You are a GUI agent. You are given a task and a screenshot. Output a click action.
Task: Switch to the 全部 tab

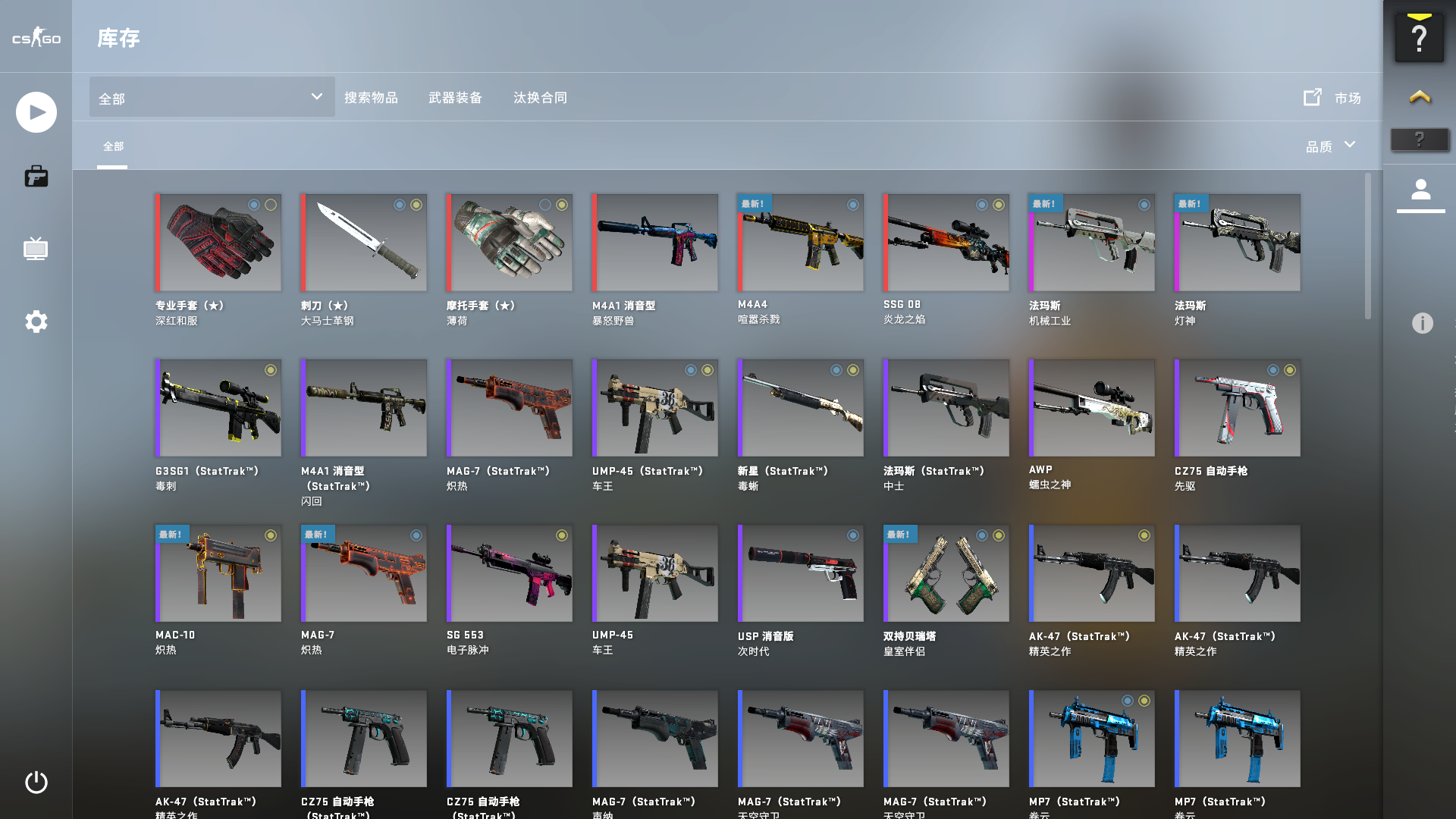click(112, 145)
